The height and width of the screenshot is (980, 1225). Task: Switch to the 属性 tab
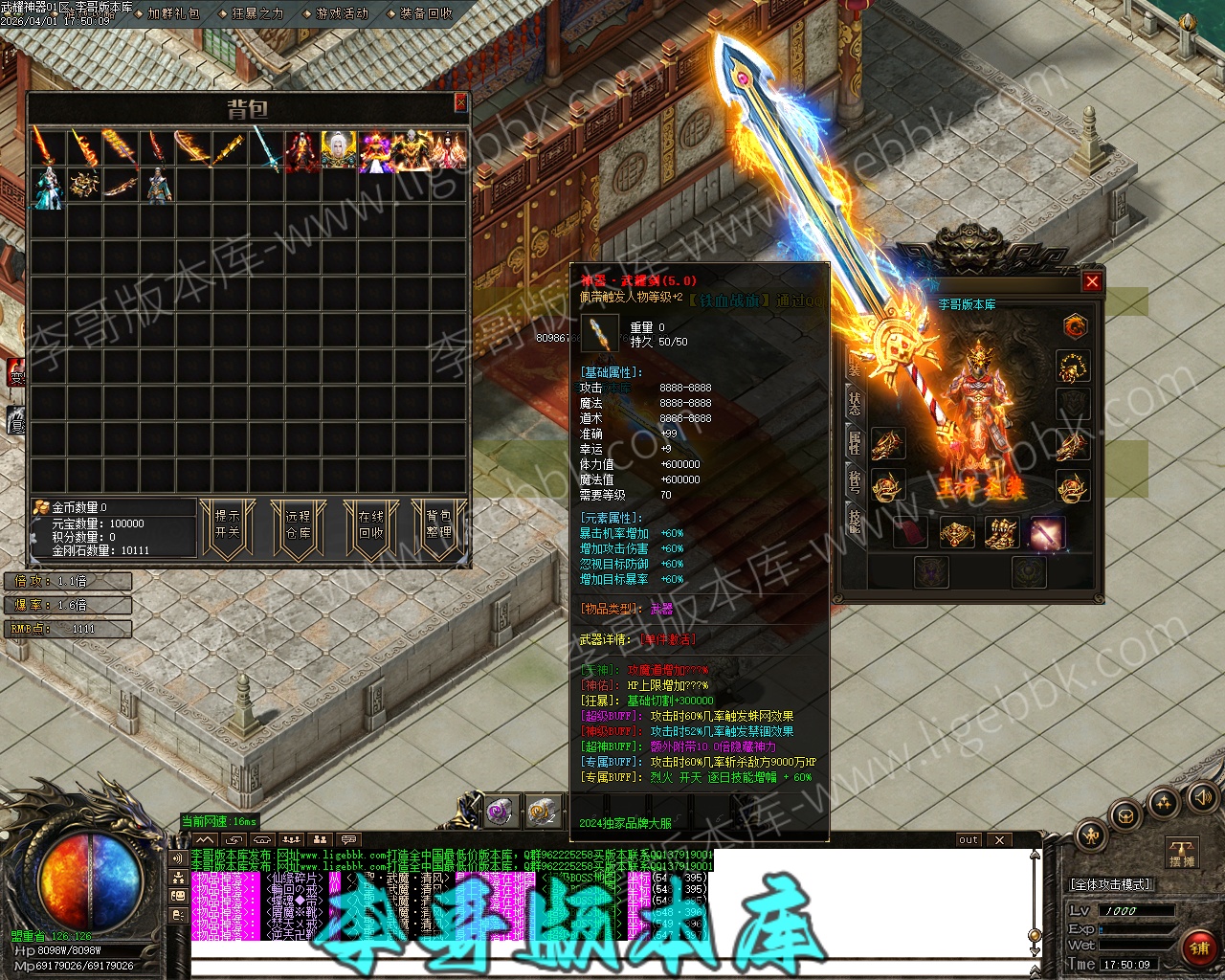(855, 442)
